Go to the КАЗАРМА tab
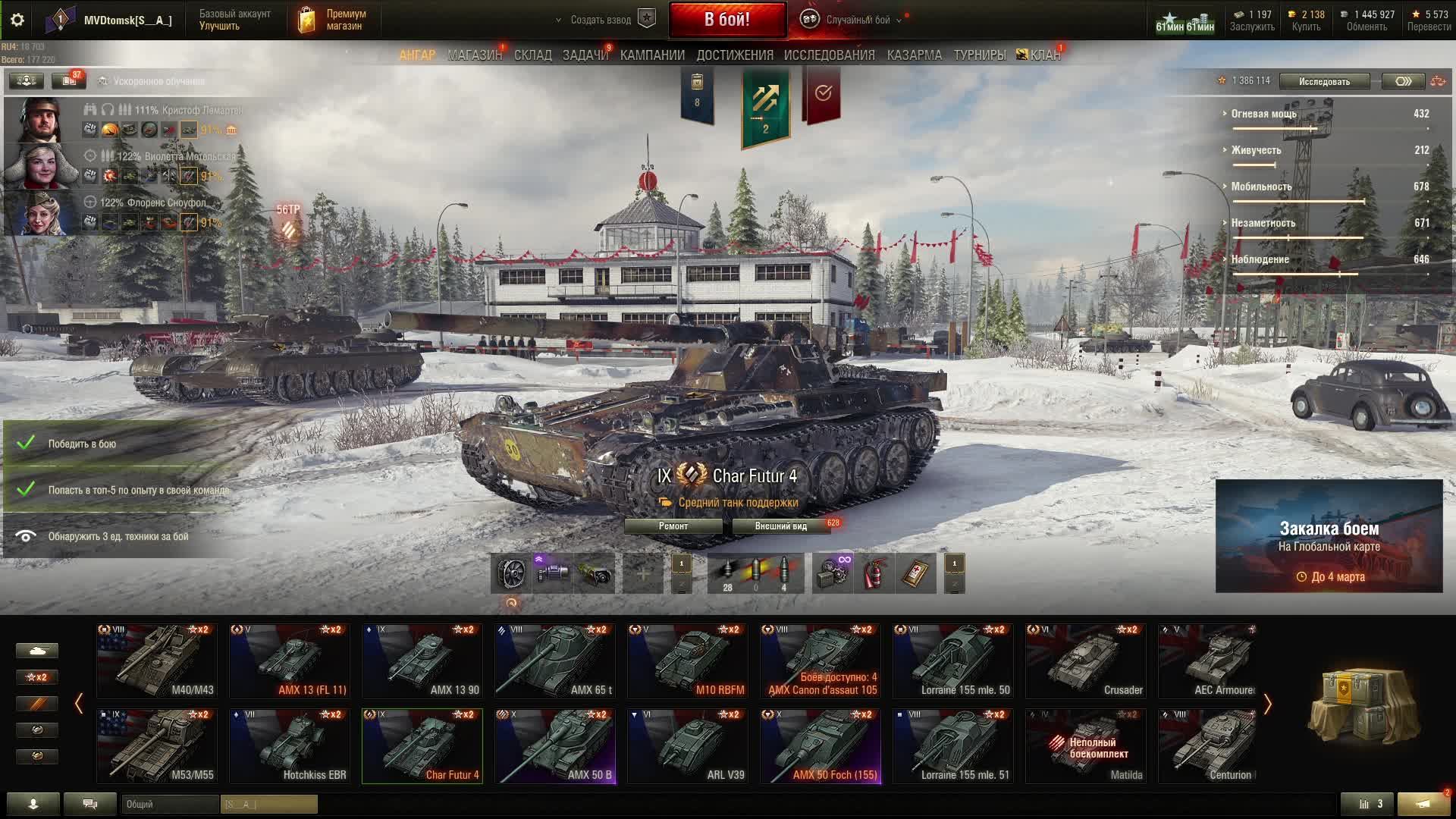The width and height of the screenshot is (1456, 819). pos(914,55)
